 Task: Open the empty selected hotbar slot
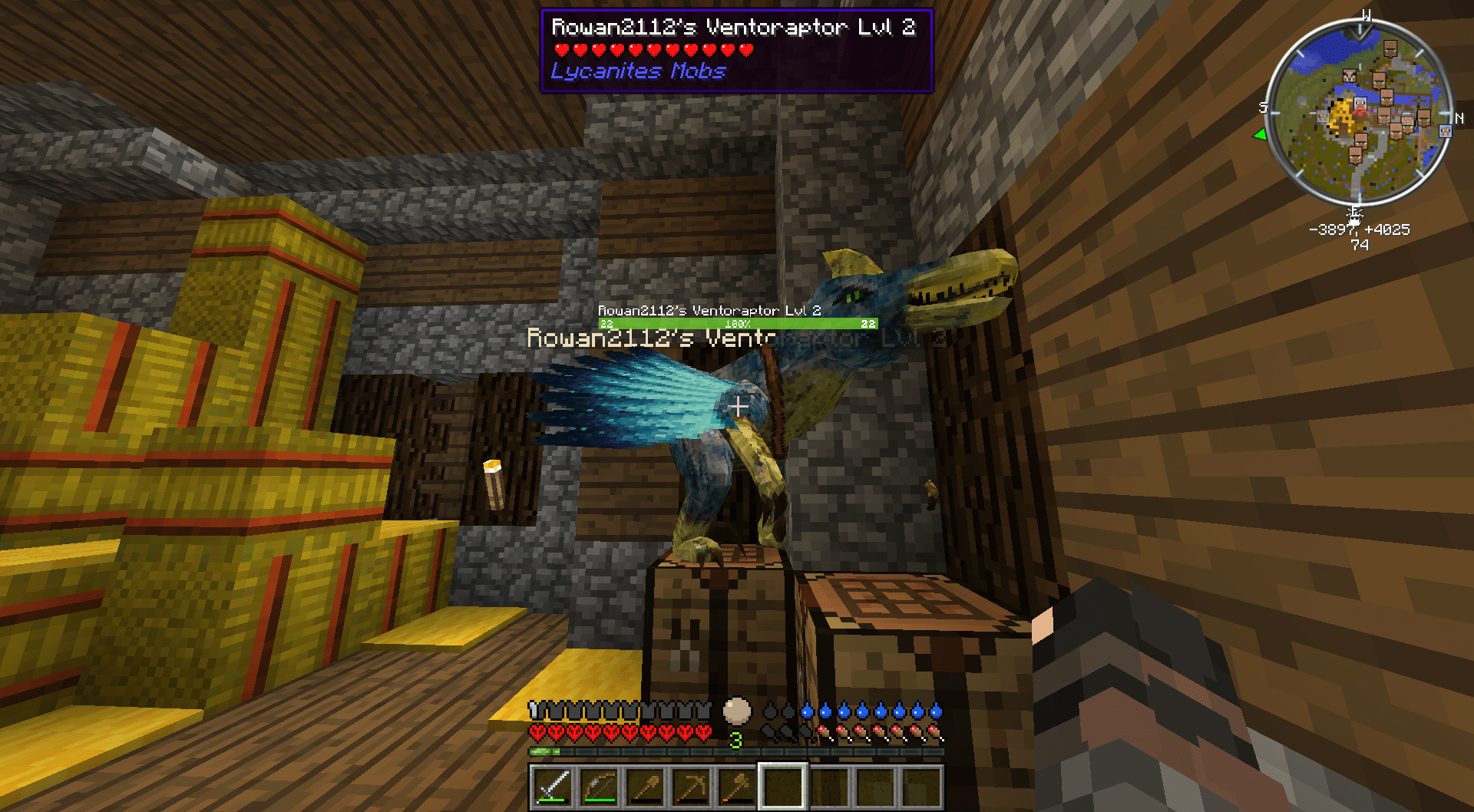pos(783,787)
